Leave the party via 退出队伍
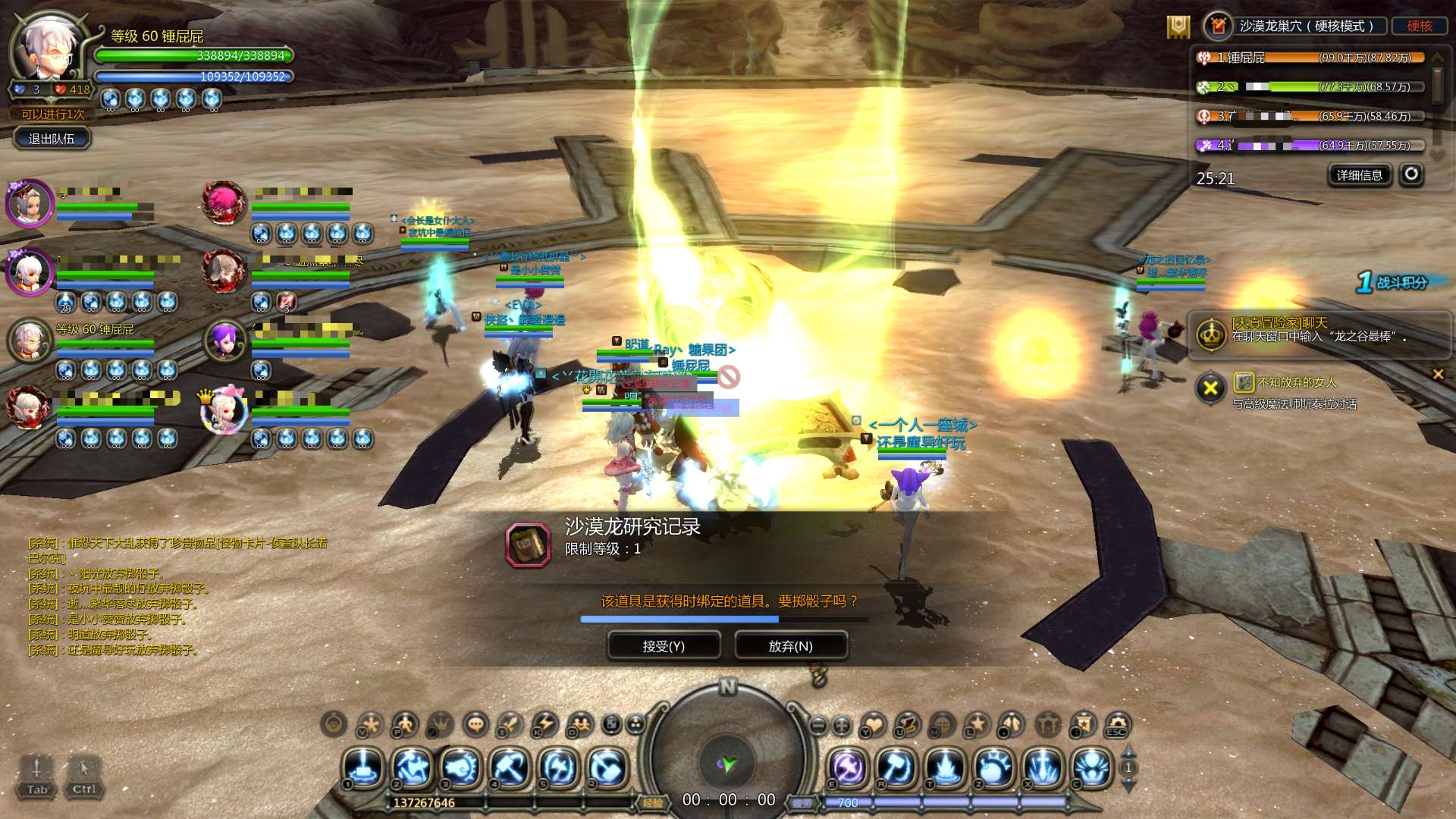This screenshot has height=819, width=1456. (52, 139)
